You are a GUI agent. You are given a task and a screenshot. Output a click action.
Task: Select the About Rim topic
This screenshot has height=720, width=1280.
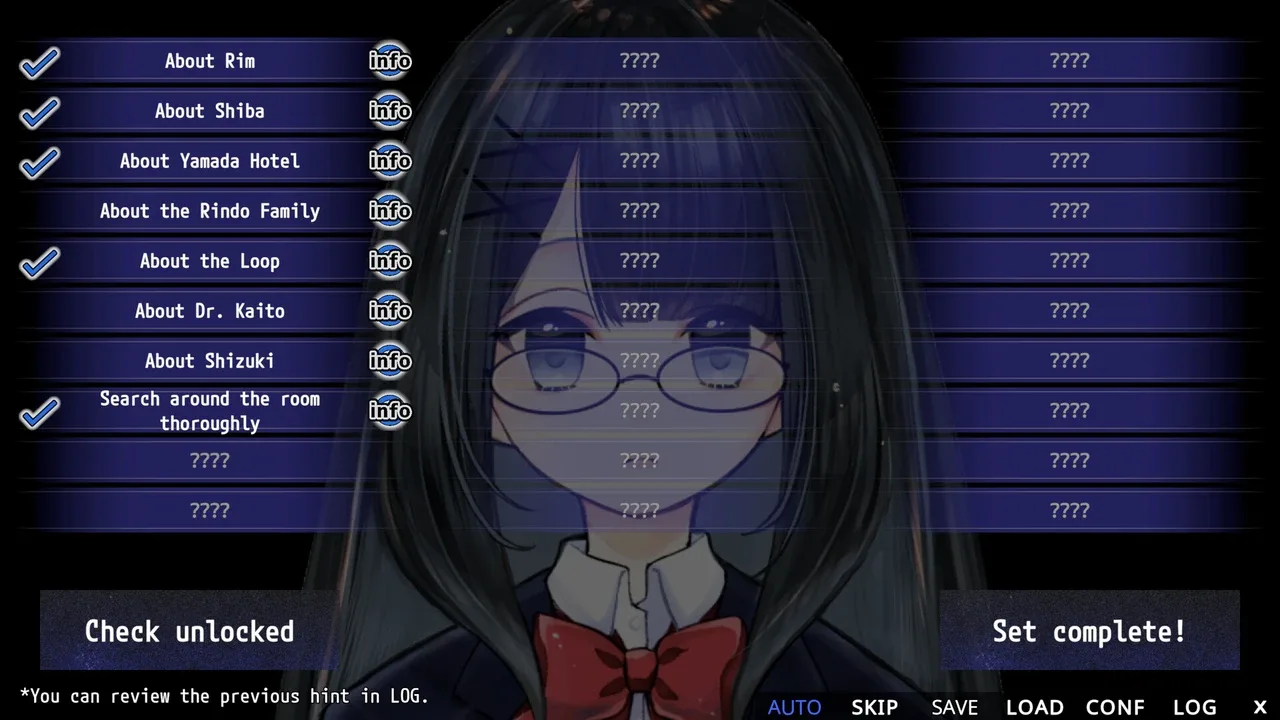[x=210, y=61]
